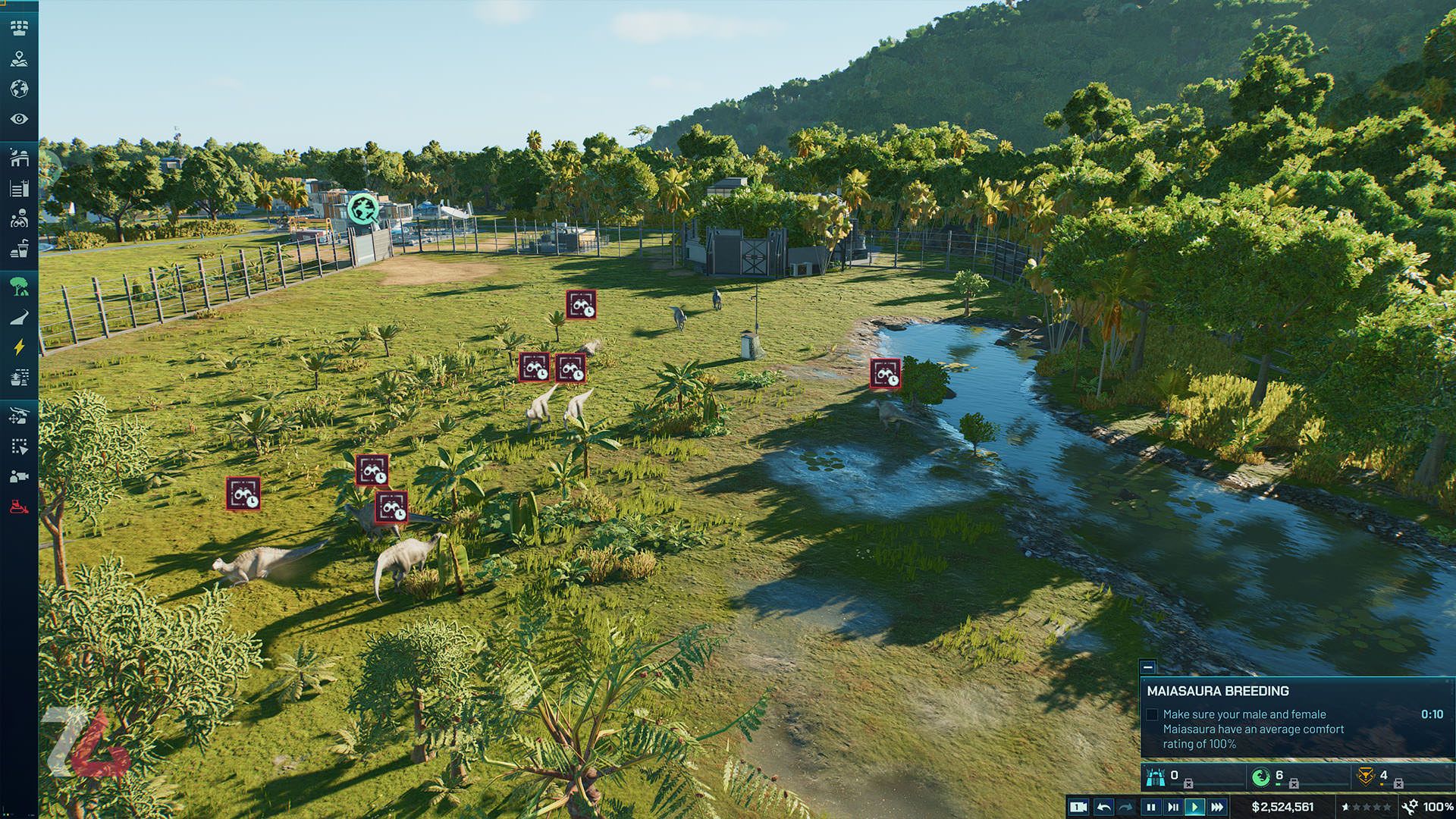This screenshot has height=819, width=1456.
Task: Click the lock toggle under science resource
Action: point(1294,783)
